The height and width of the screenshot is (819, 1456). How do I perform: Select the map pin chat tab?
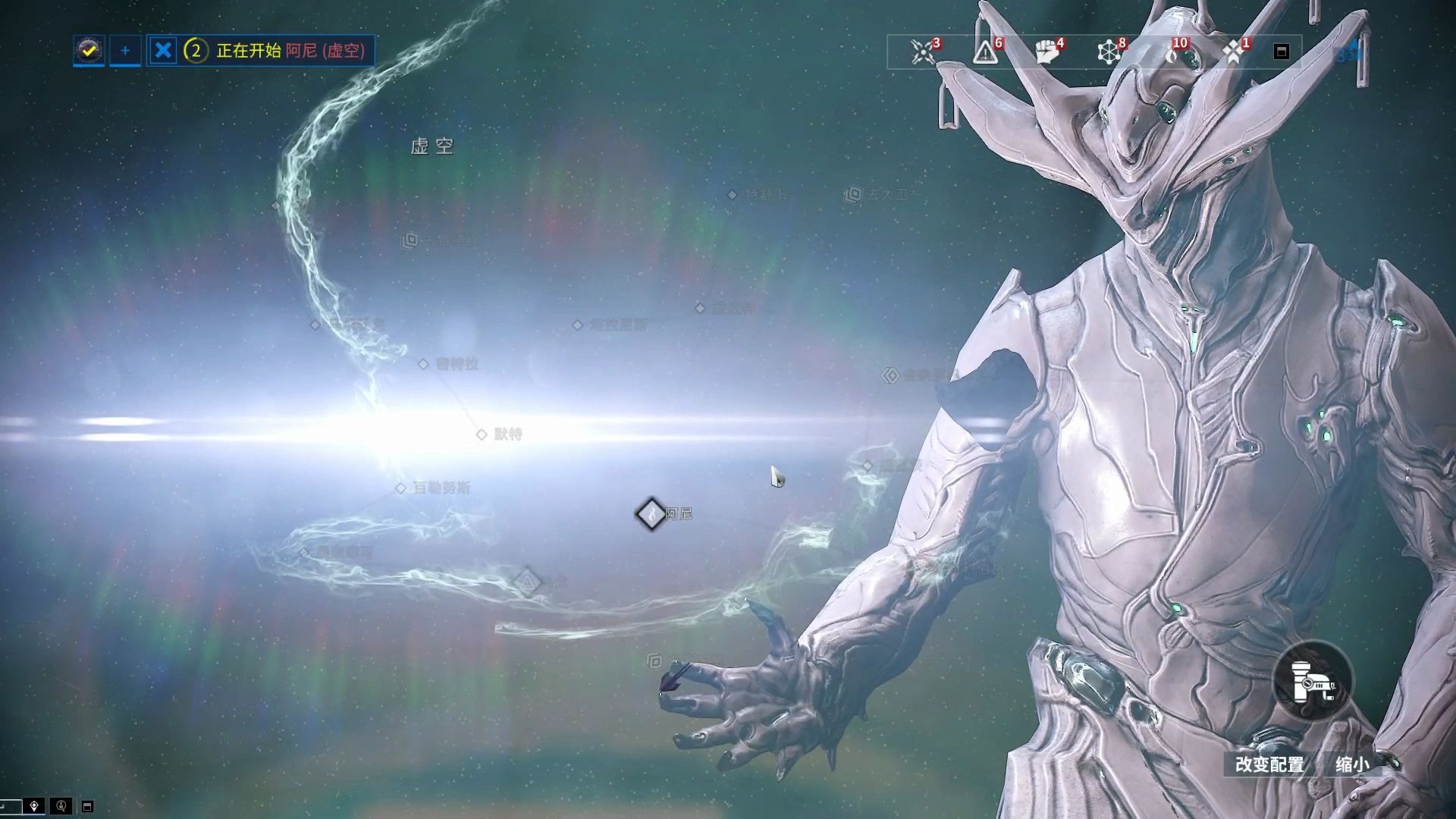pyautogui.click(x=34, y=806)
